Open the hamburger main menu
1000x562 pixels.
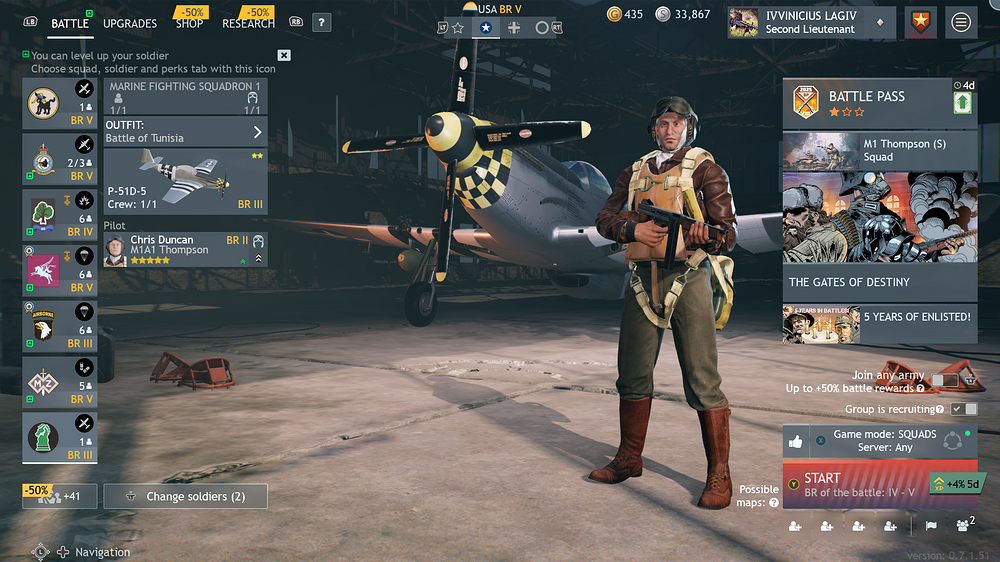961,22
